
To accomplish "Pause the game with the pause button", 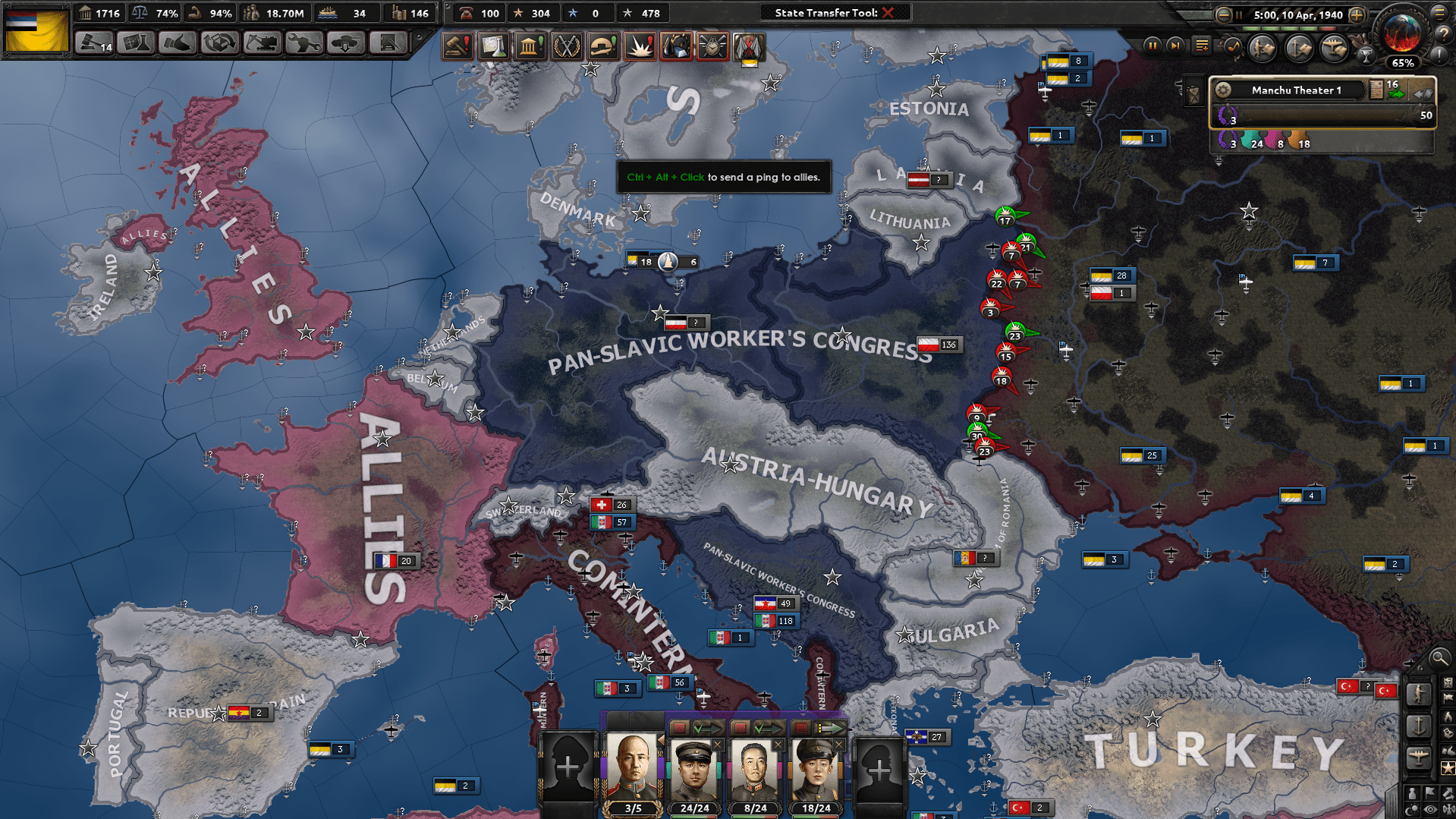I will [x=1153, y=46].
